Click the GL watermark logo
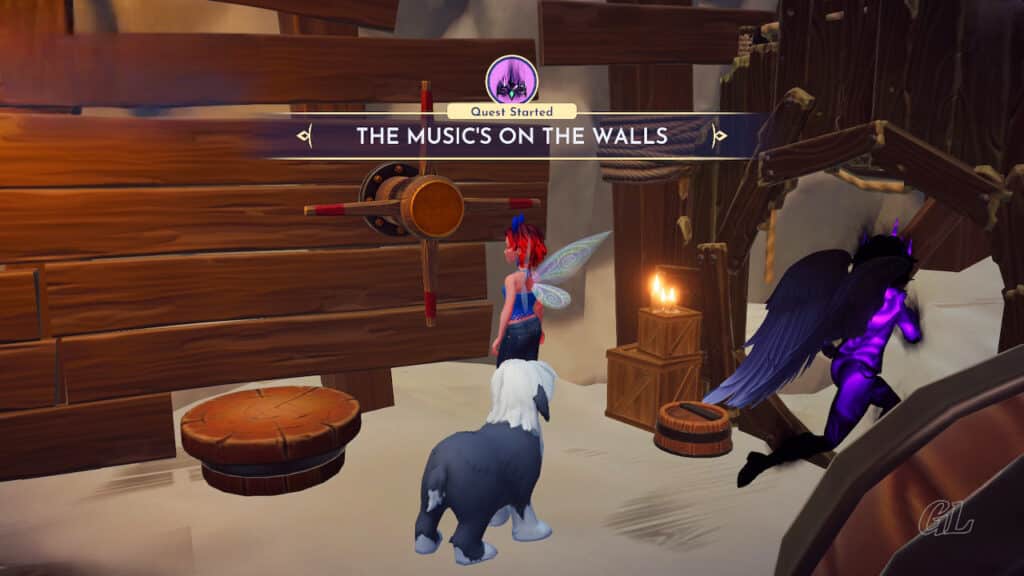This screenshot has width=1024, height=576. [x=945, y=520]
